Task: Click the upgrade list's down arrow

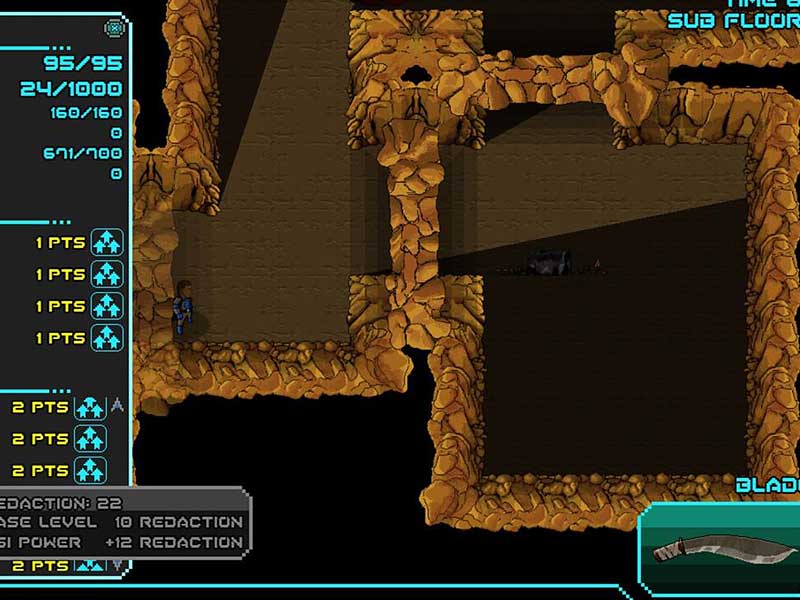Action: click(x=117, y=565)
